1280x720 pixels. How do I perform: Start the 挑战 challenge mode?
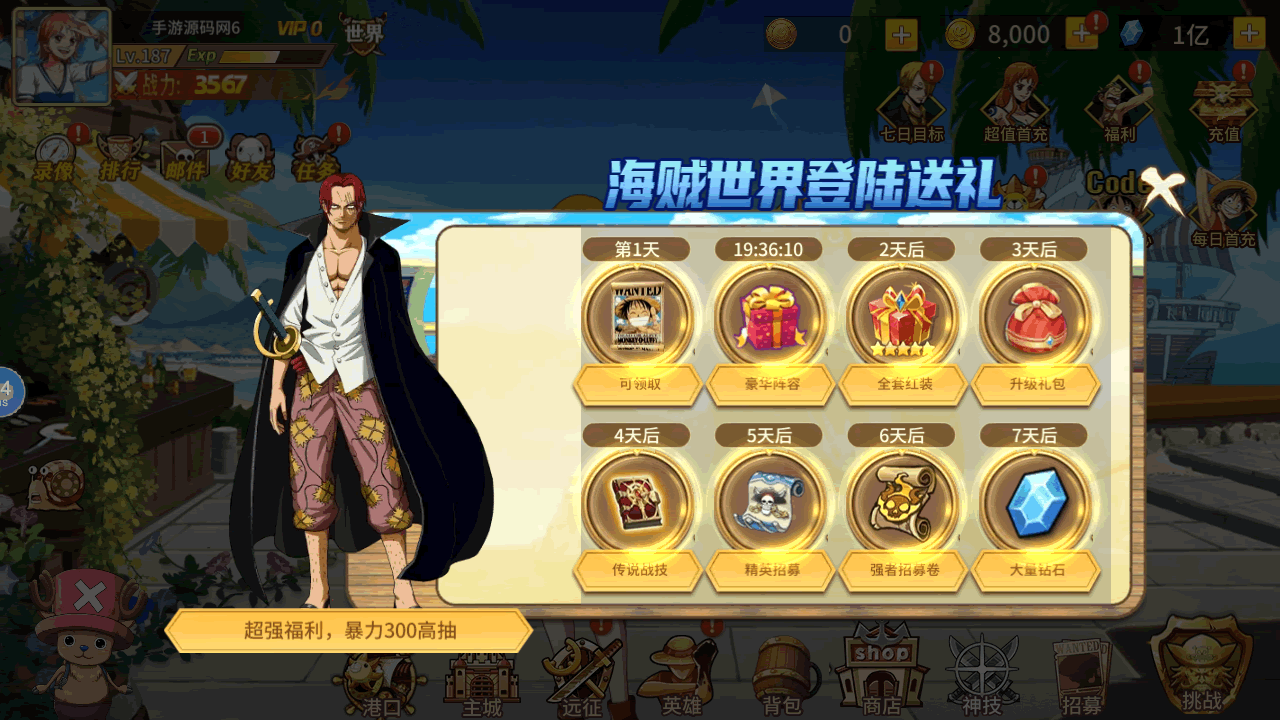[1200, 665]
